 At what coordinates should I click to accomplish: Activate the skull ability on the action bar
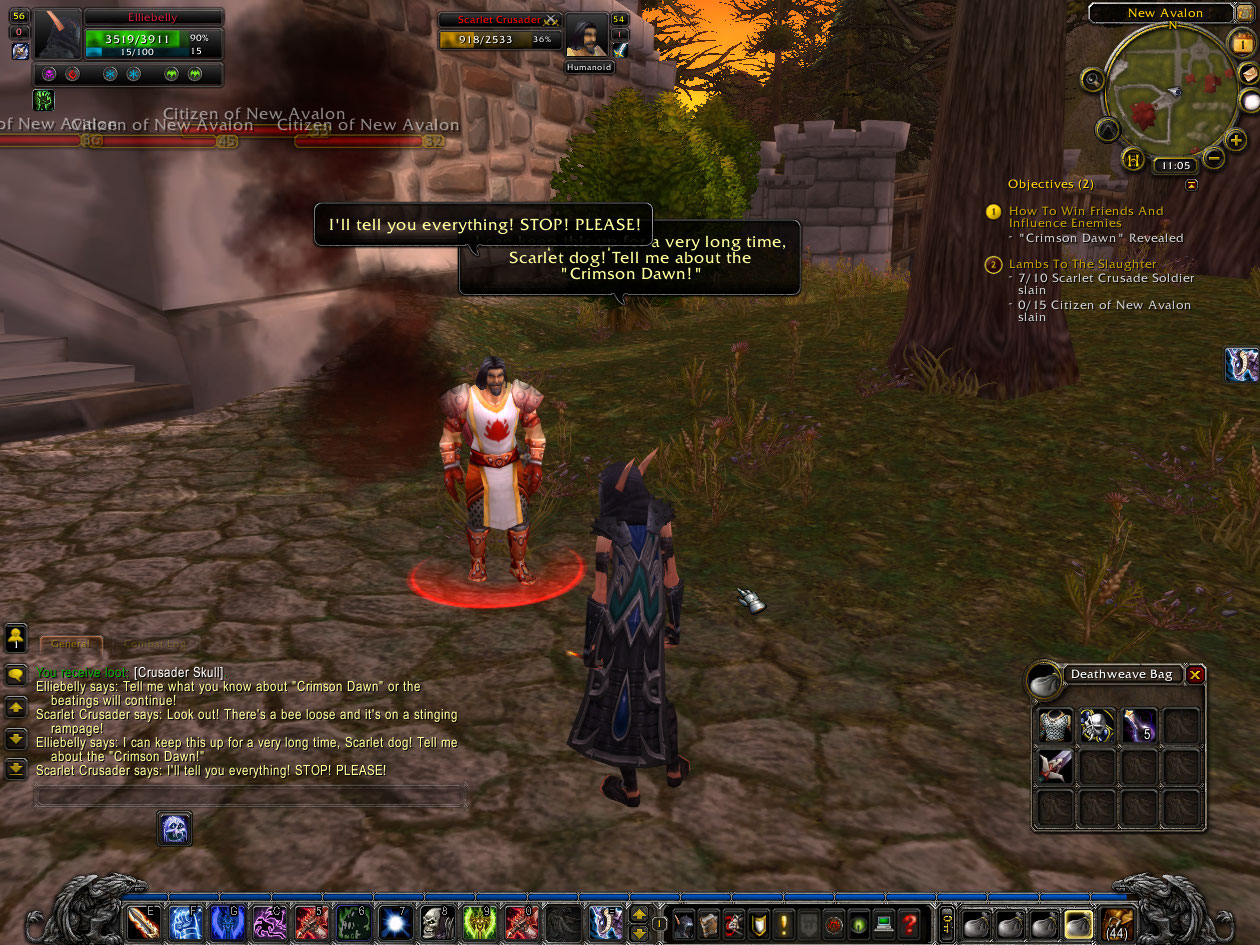coord(436,923)
